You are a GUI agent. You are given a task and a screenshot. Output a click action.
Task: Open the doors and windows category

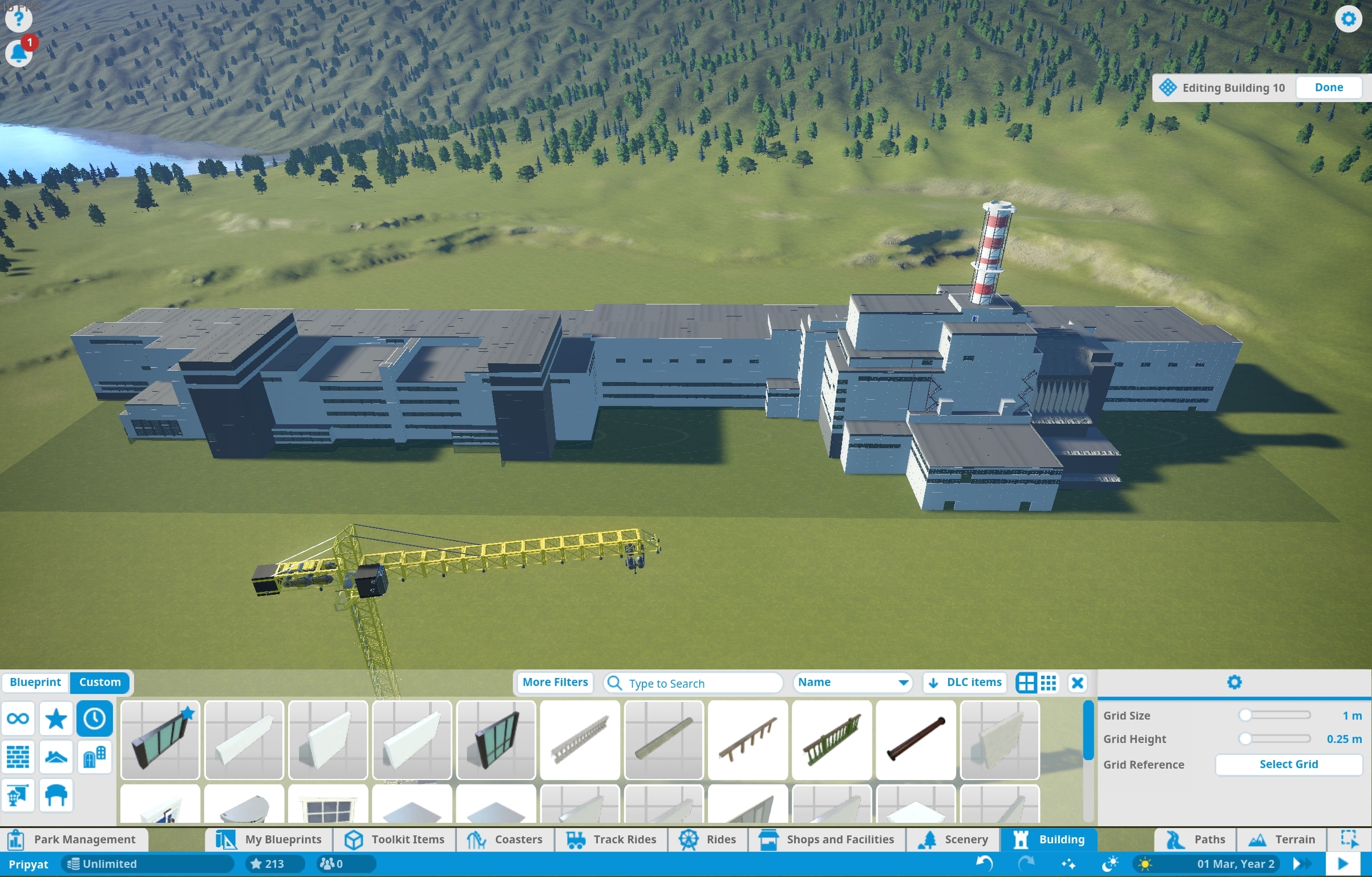click(x=94, y=757)
